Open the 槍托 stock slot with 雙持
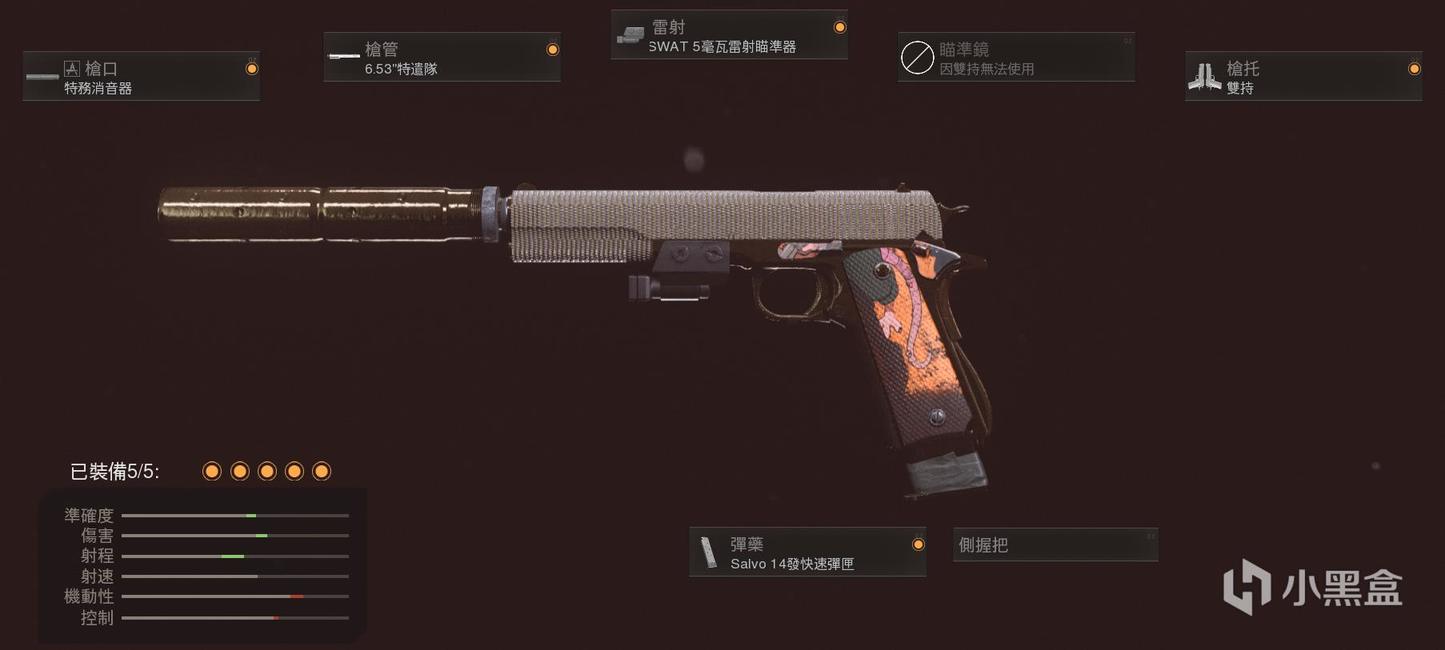 coord(1303,77)
